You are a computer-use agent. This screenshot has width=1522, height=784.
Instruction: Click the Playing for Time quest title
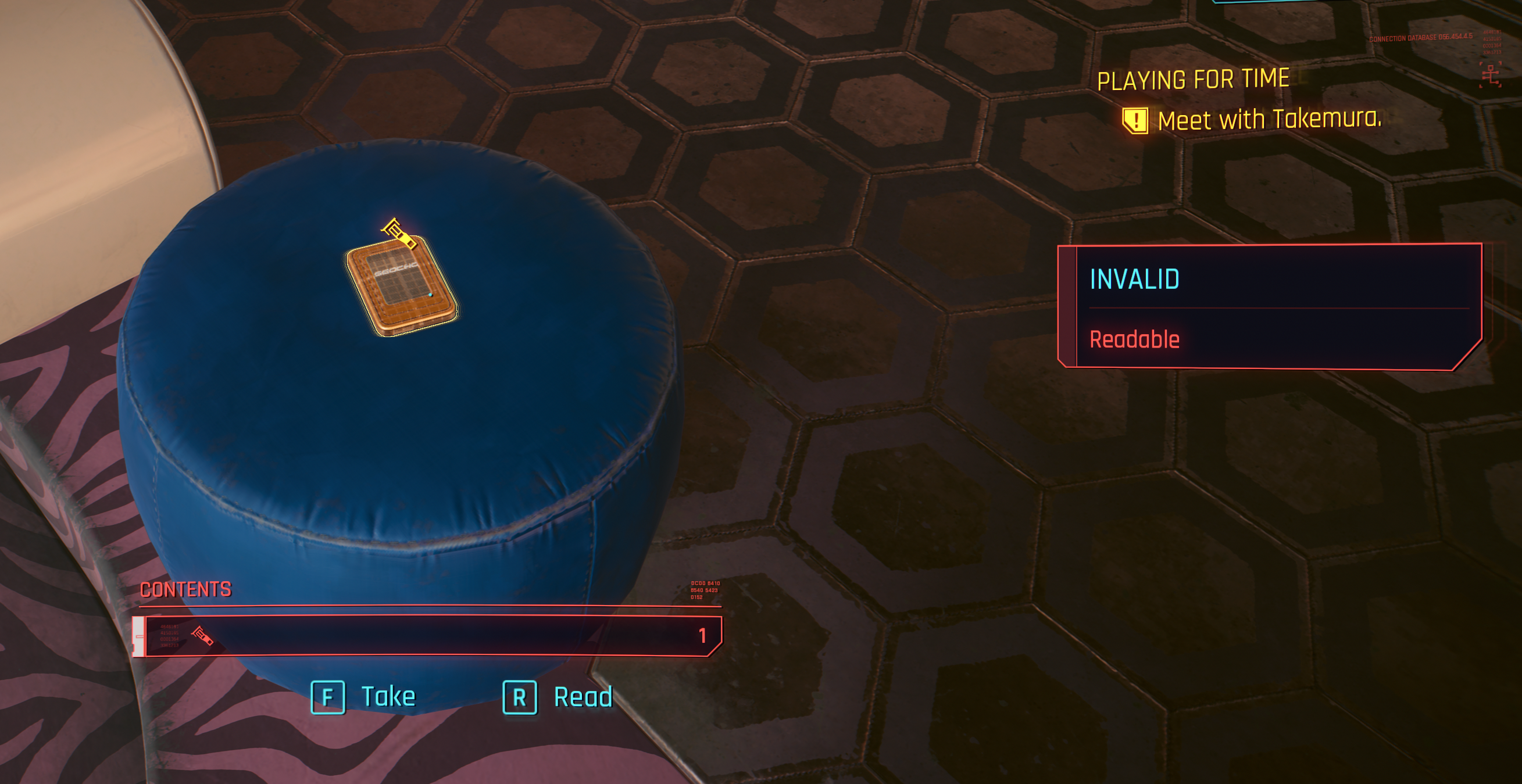[x=1193, y=80]
